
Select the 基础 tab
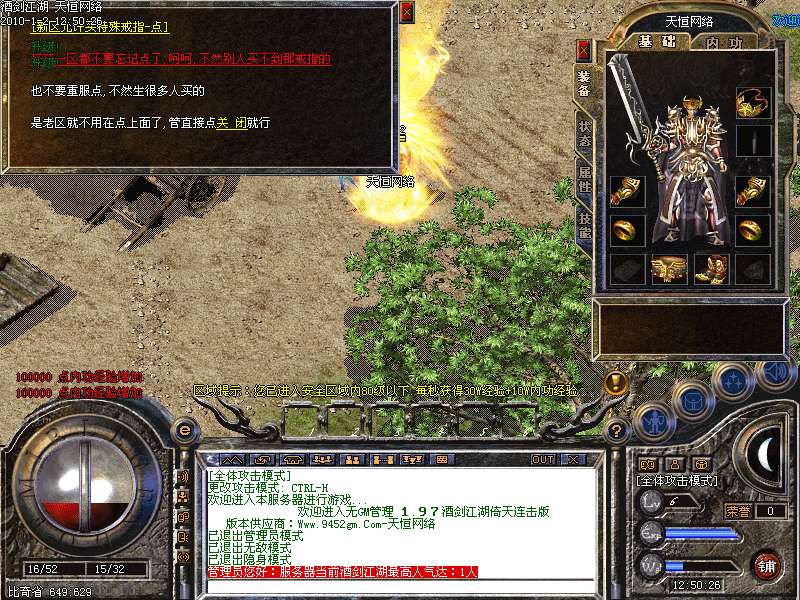click(x=657, y=42)
